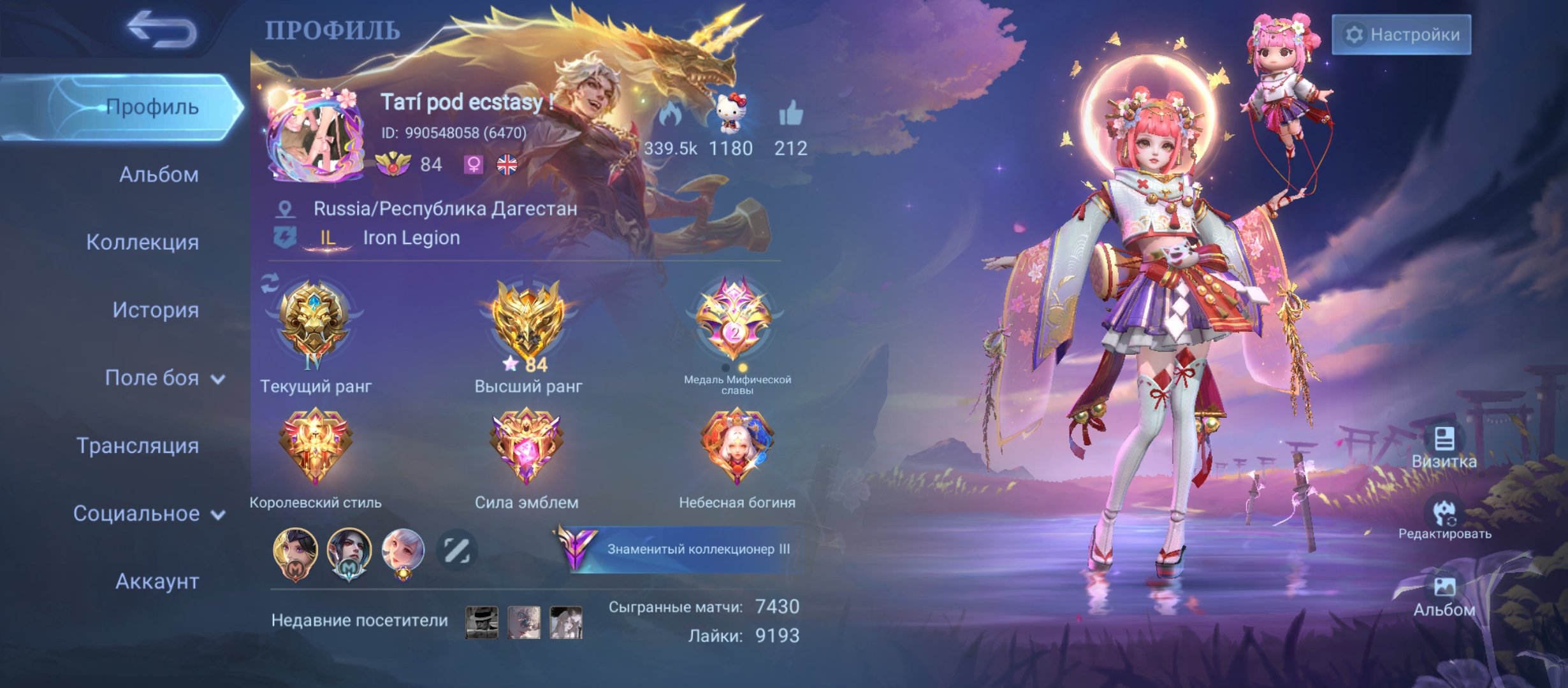The width and height of the screenshot is (1568, 688).
Task: Switch to the Аккаунт tab
Action: 157,581
